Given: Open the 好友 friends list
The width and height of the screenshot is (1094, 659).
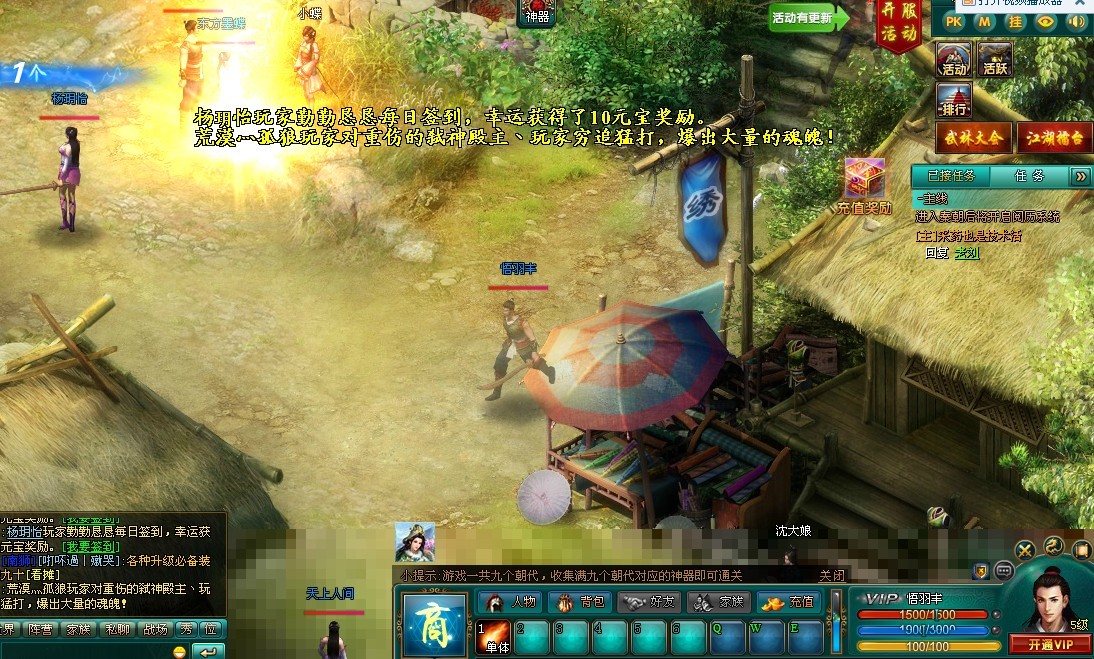Looking at the screenshot, I should pos(649,602).
